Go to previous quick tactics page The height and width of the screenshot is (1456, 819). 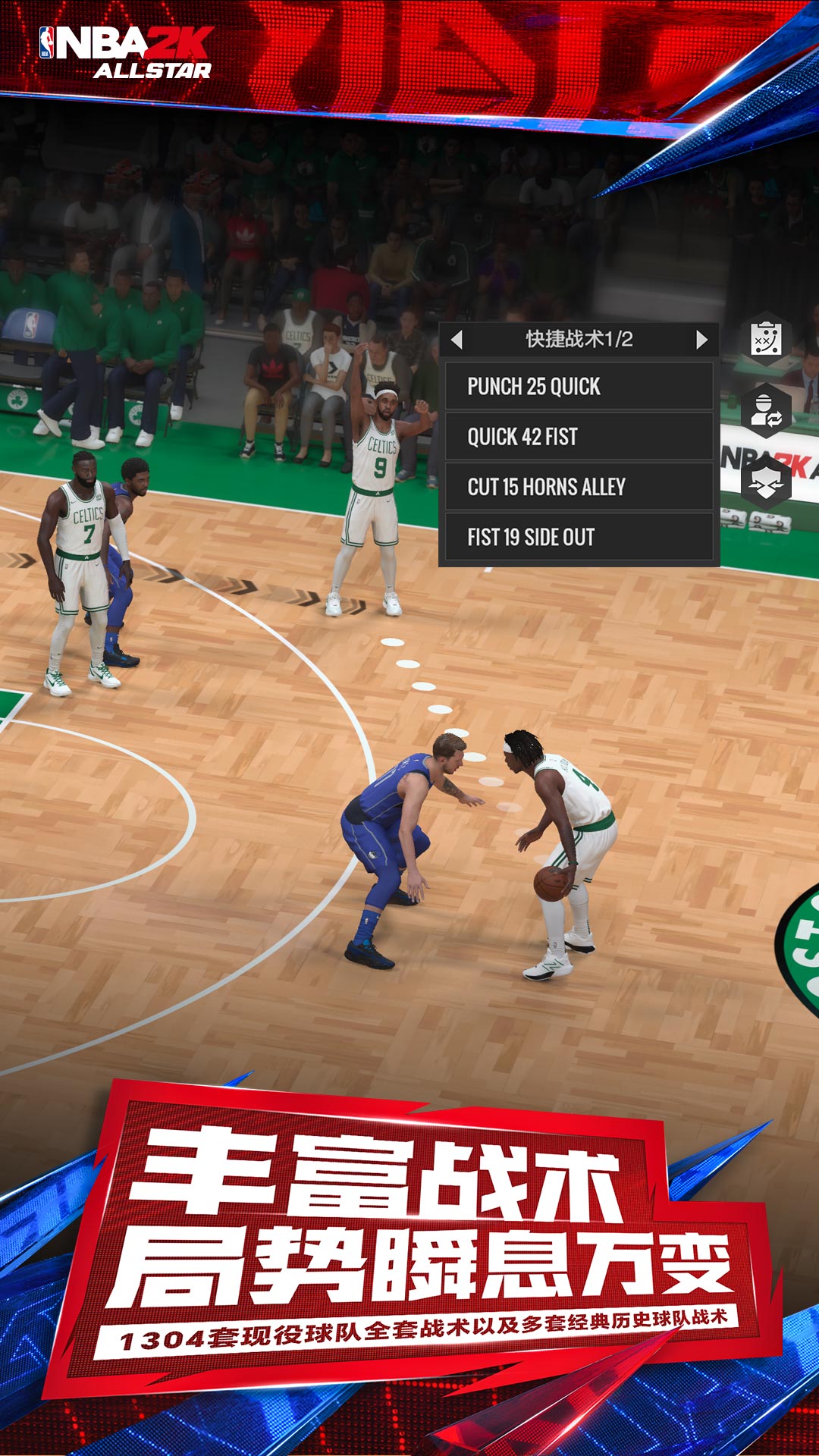coord(457,339)
